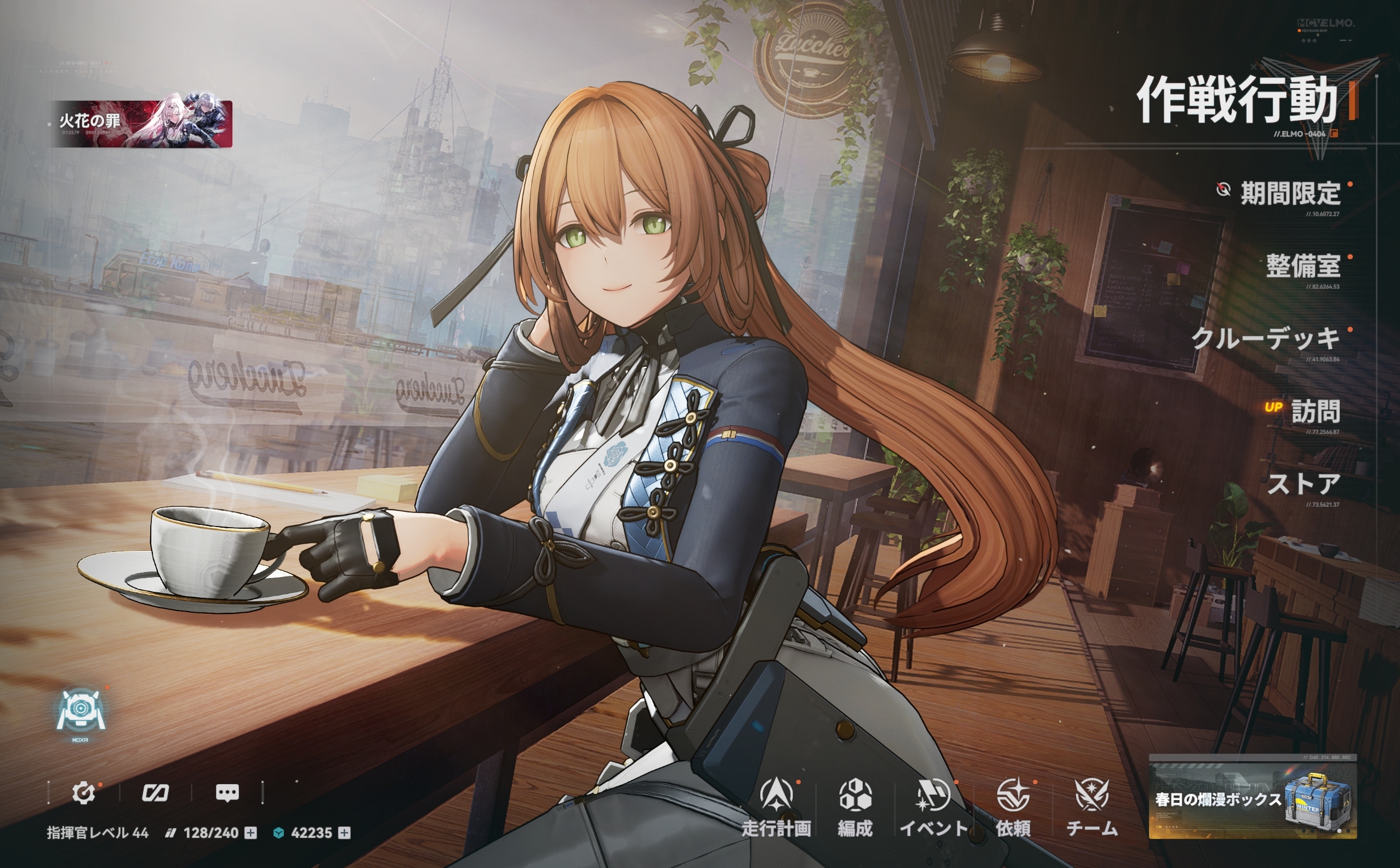Open the chat speech bubble icon
This screenshot has width=1400, height=868.
(227, 793)
